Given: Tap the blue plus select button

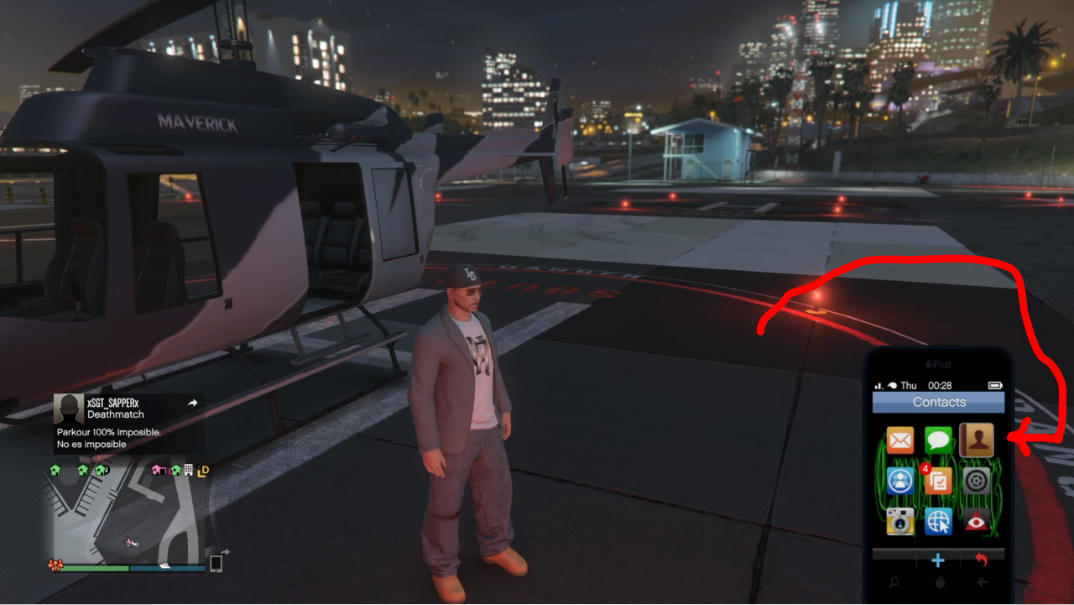Looking at the screenshot, I should pos(938,560).
